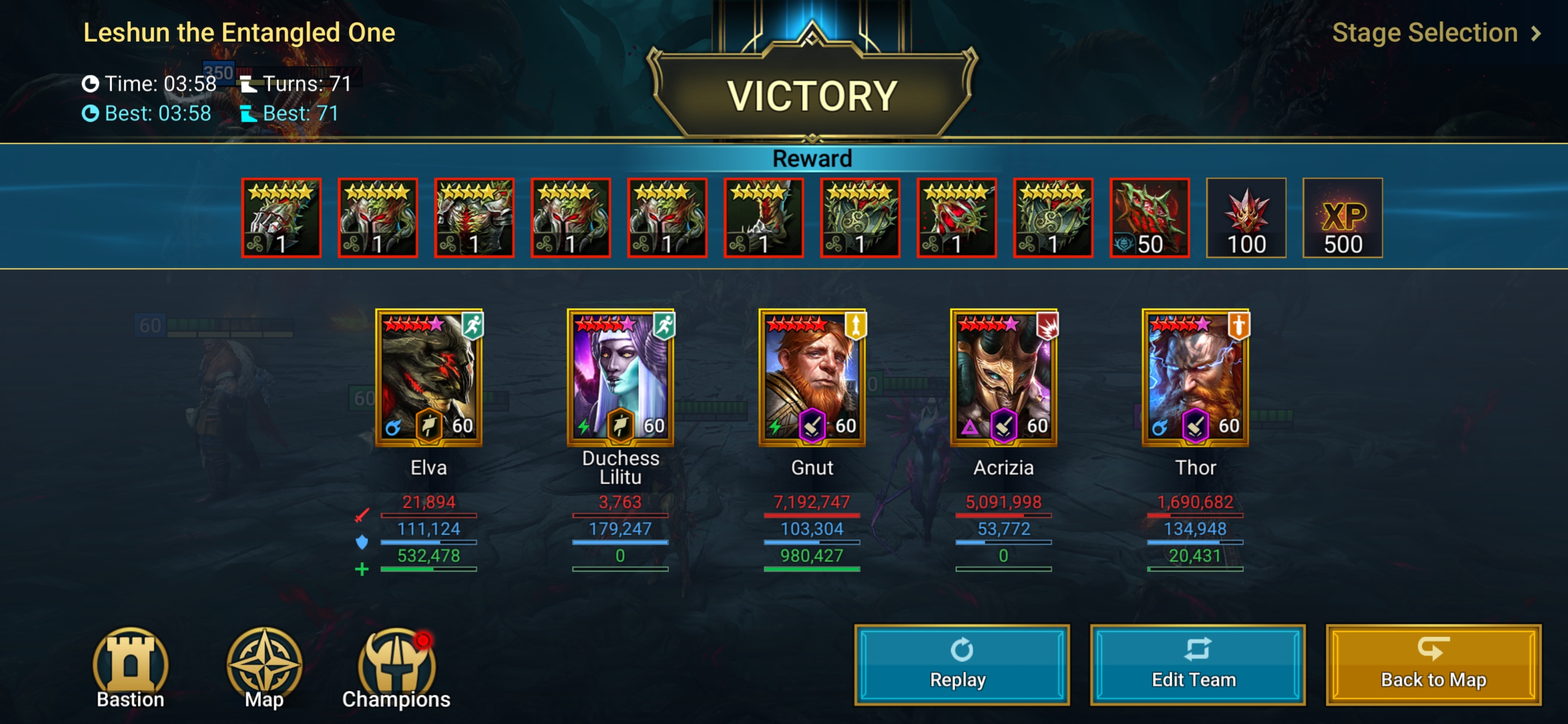Open the Champions menu
The image size is (1568, 724).
point(396,668)
